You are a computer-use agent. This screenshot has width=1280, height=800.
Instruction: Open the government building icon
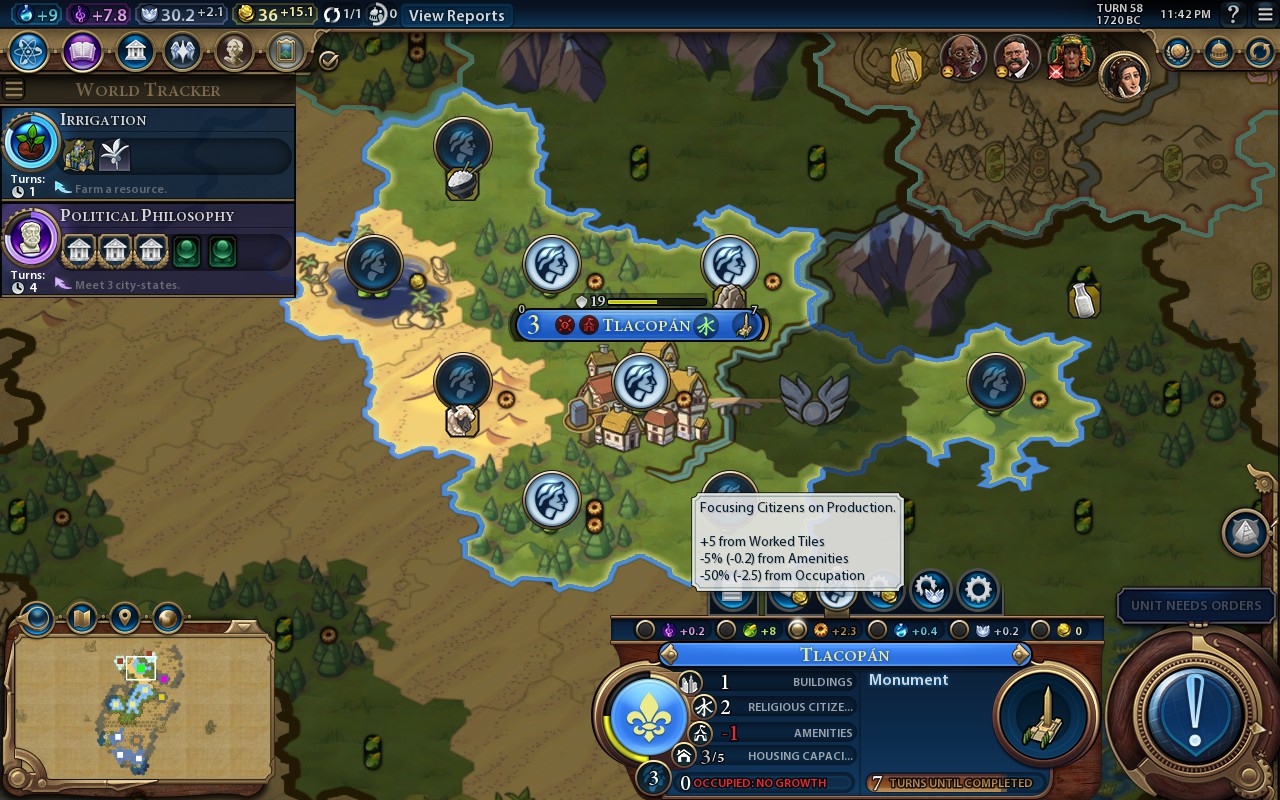coord(134,51)
